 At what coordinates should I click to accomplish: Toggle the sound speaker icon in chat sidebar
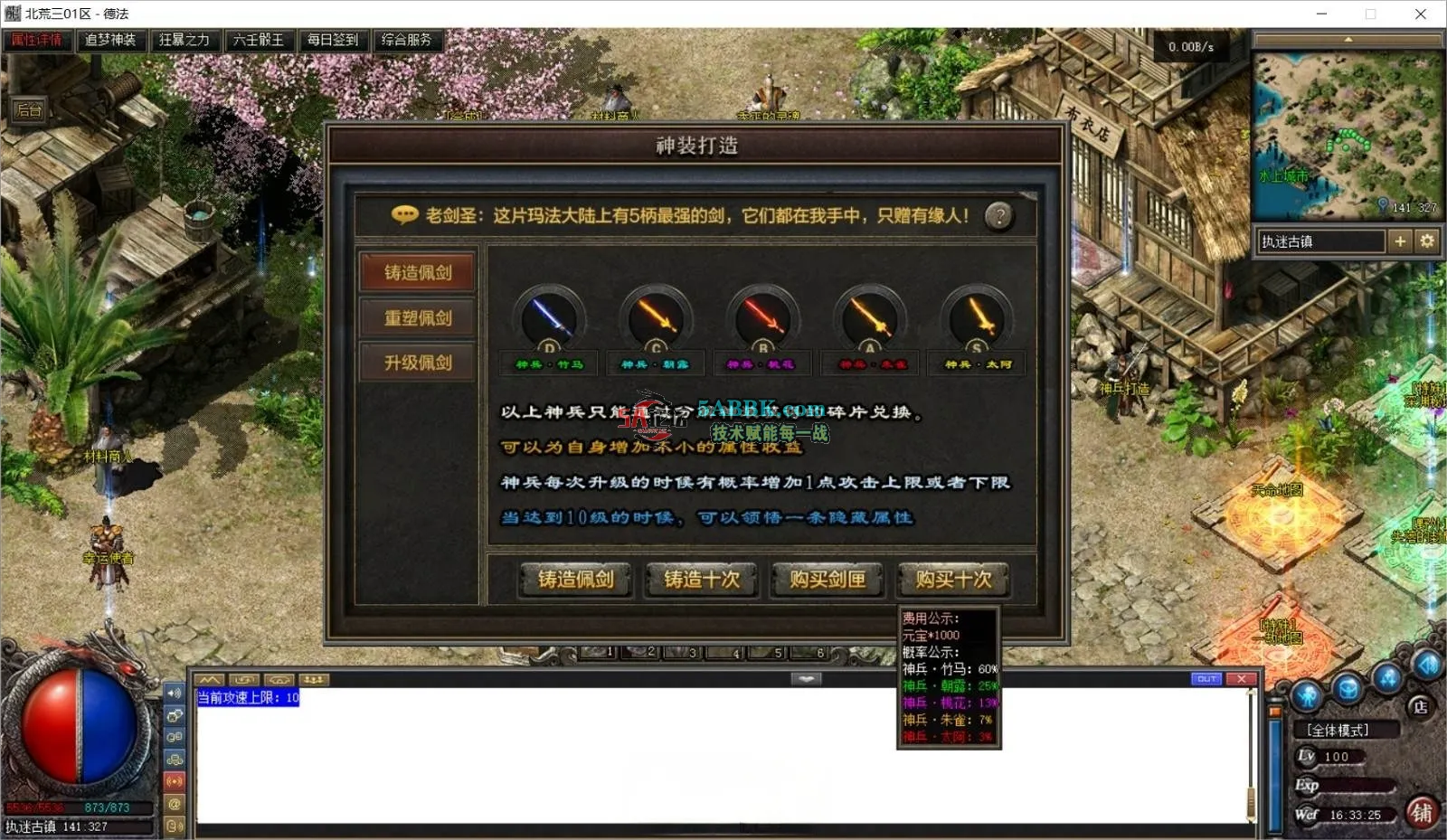click(x=175, y=694)
